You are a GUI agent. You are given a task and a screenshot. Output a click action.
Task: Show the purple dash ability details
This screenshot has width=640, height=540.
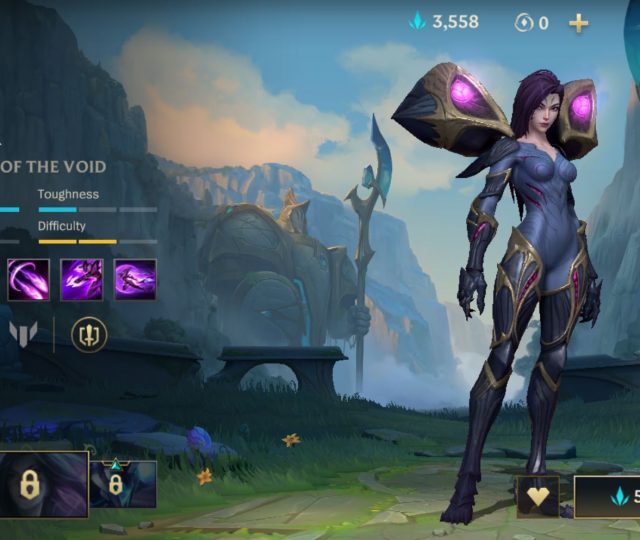click(x=135, y=279)
